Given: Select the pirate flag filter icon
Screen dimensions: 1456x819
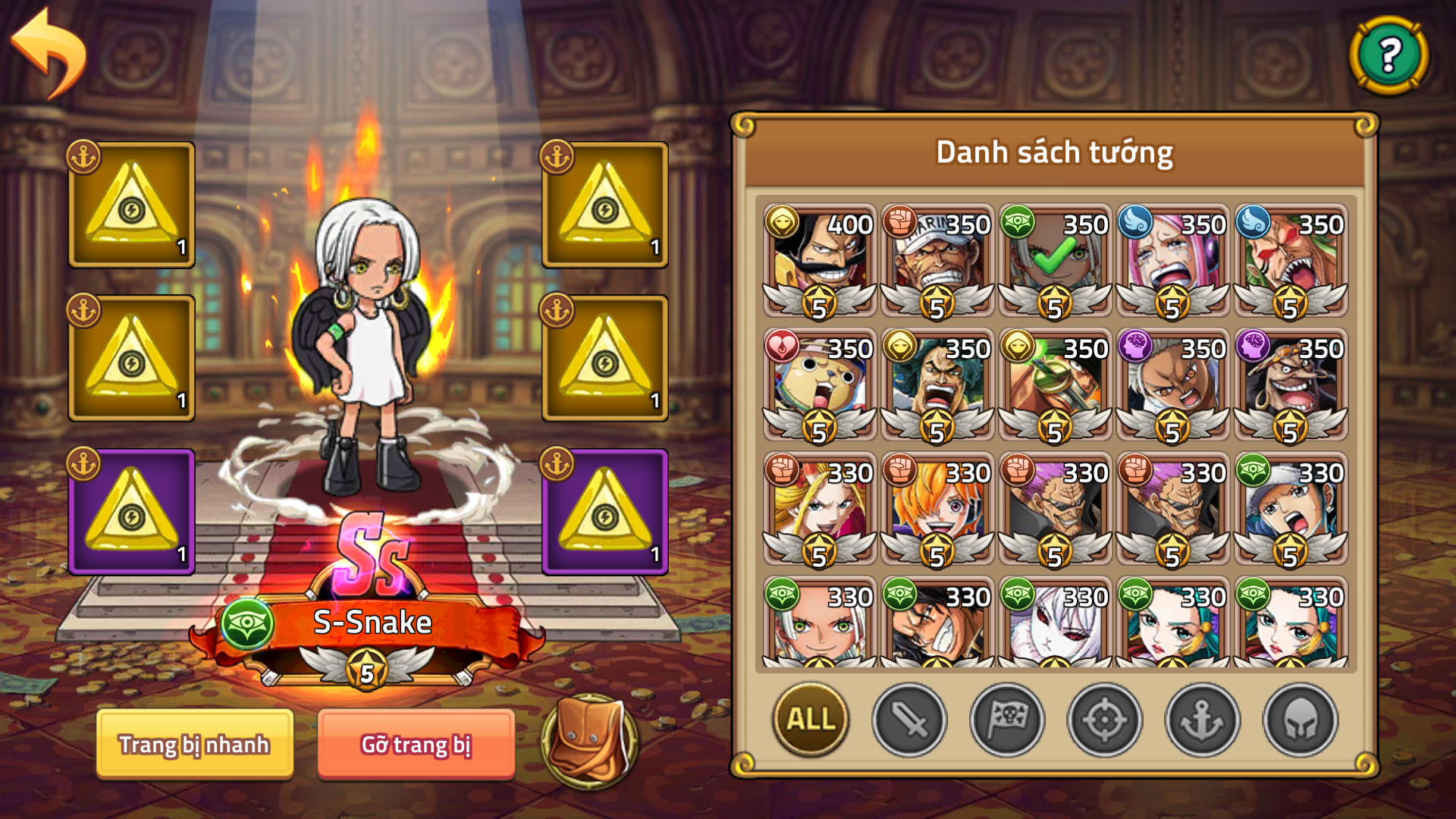Looking at the screenshot, I should [1007, 721].
